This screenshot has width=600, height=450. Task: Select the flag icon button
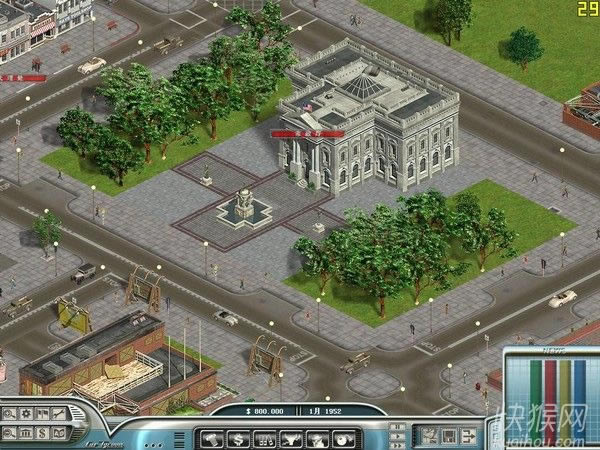(x=42, y=414)
